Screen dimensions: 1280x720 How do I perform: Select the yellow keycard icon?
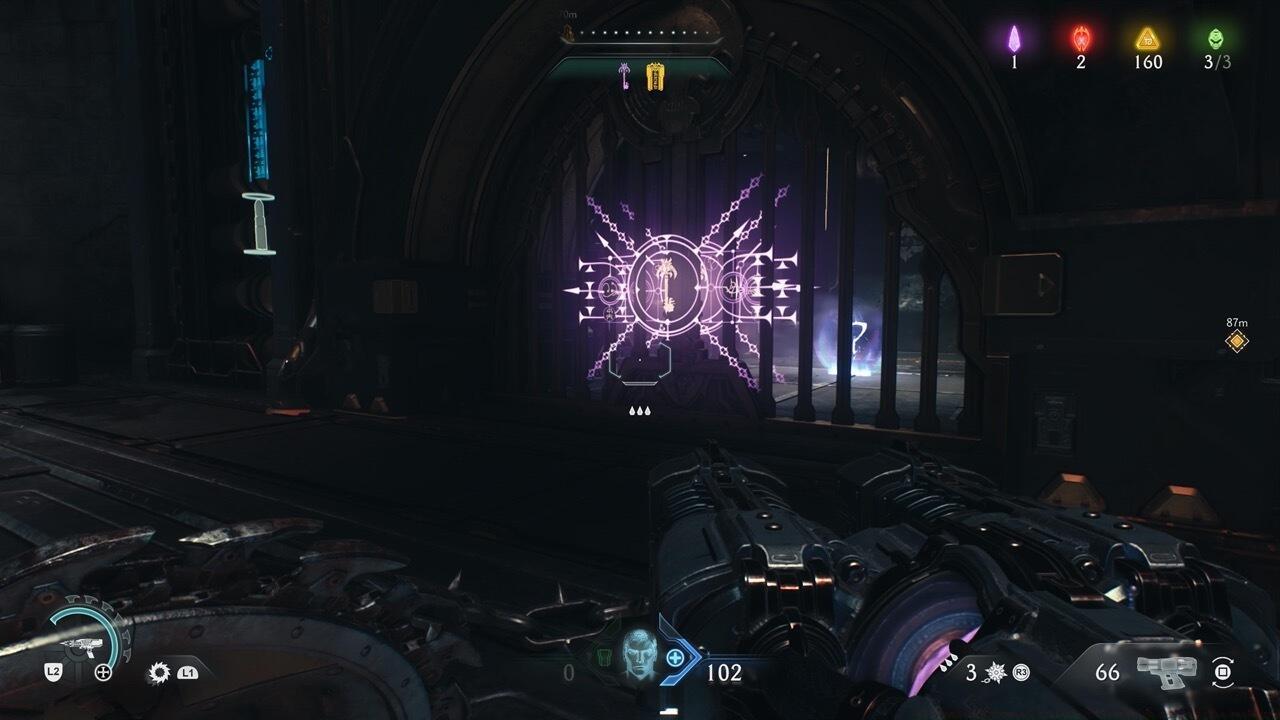(x=655, y=76)
